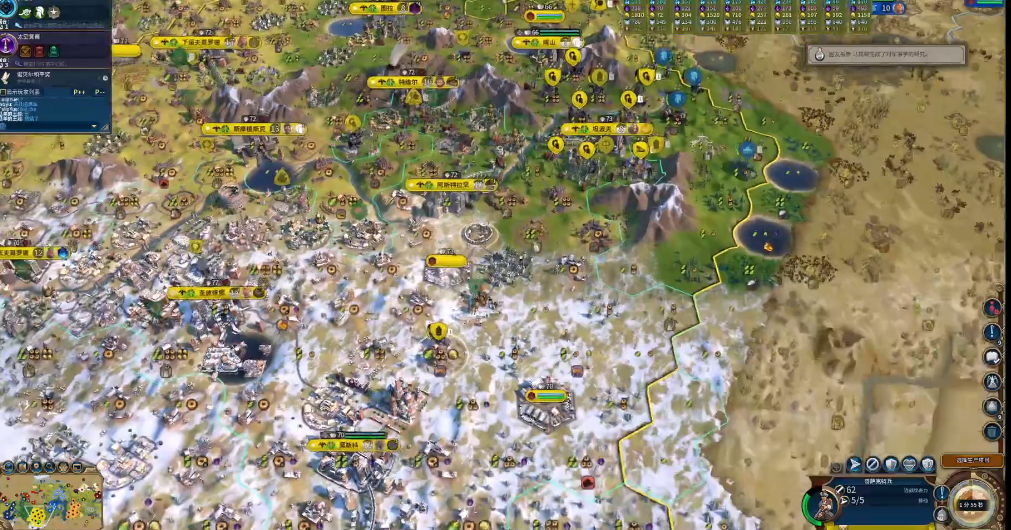Viewport: 1011px width, 530px height.
Task: Activate the move-to arrow unit action
Action: (855, 464)
